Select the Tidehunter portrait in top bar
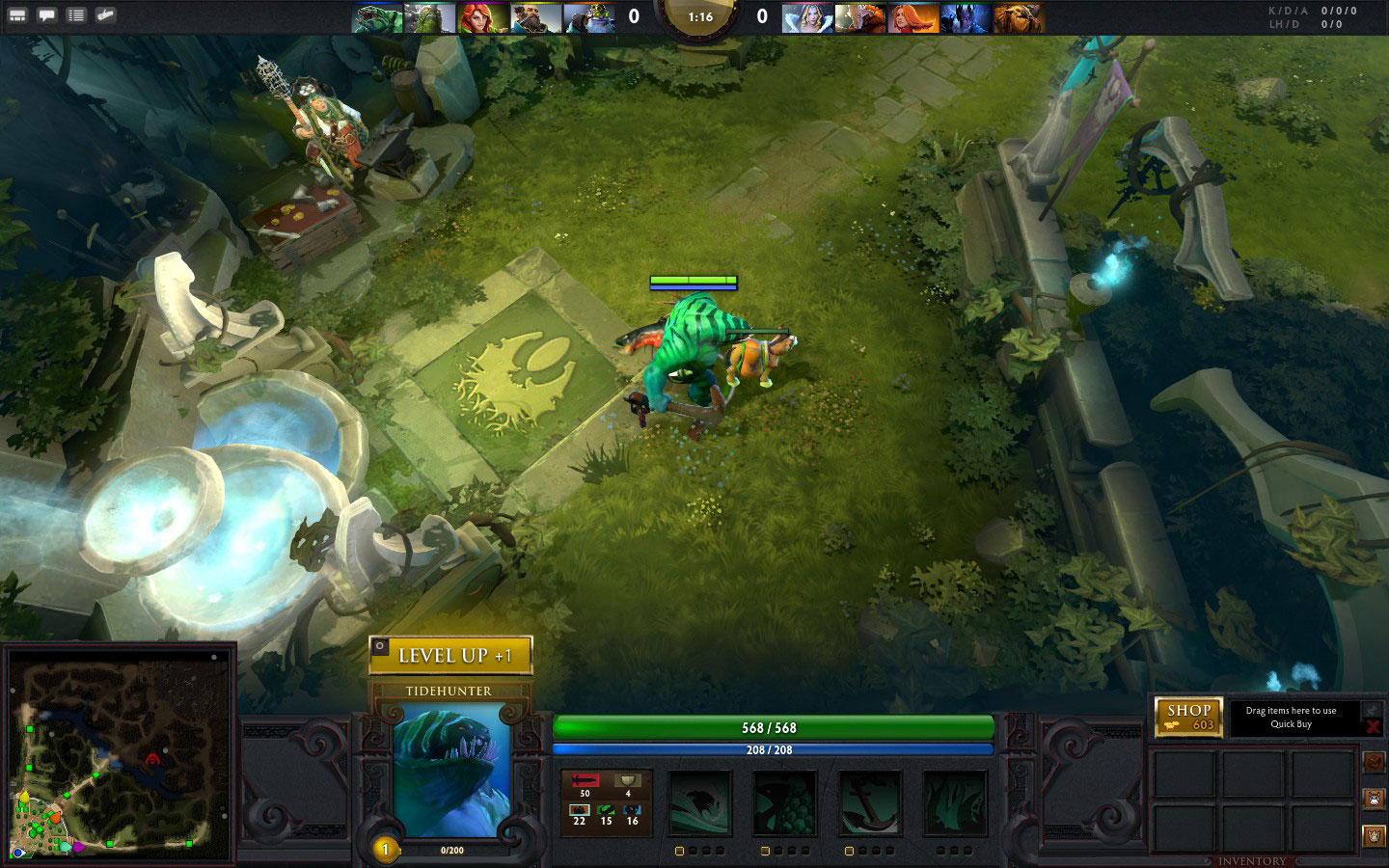This screenshot has height=868, width=1389. click(377, 17)
